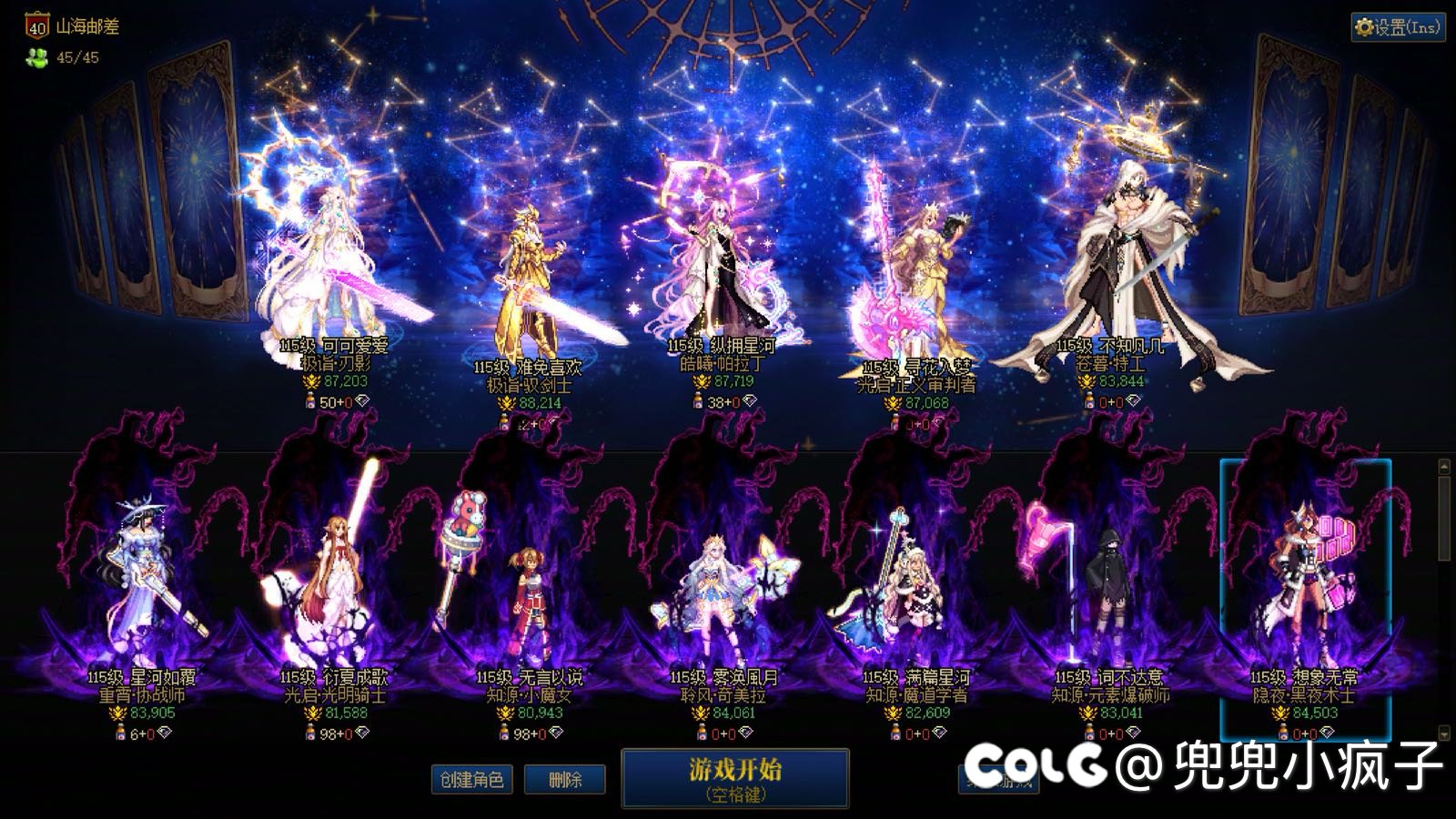
Task: Click the gem icon under 皓曦·帕拉丁
Action: tap(750, 401)
